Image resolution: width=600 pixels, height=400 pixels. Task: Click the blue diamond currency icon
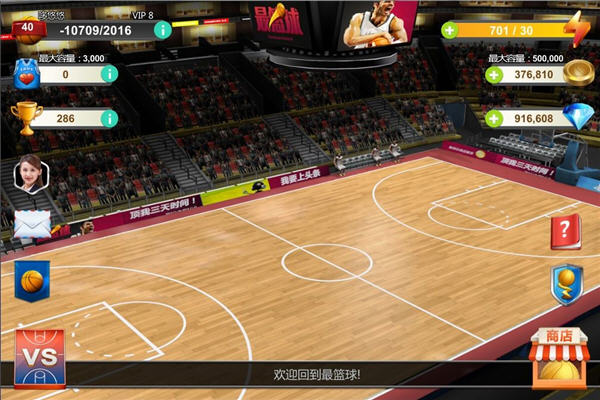click(576, 117)
